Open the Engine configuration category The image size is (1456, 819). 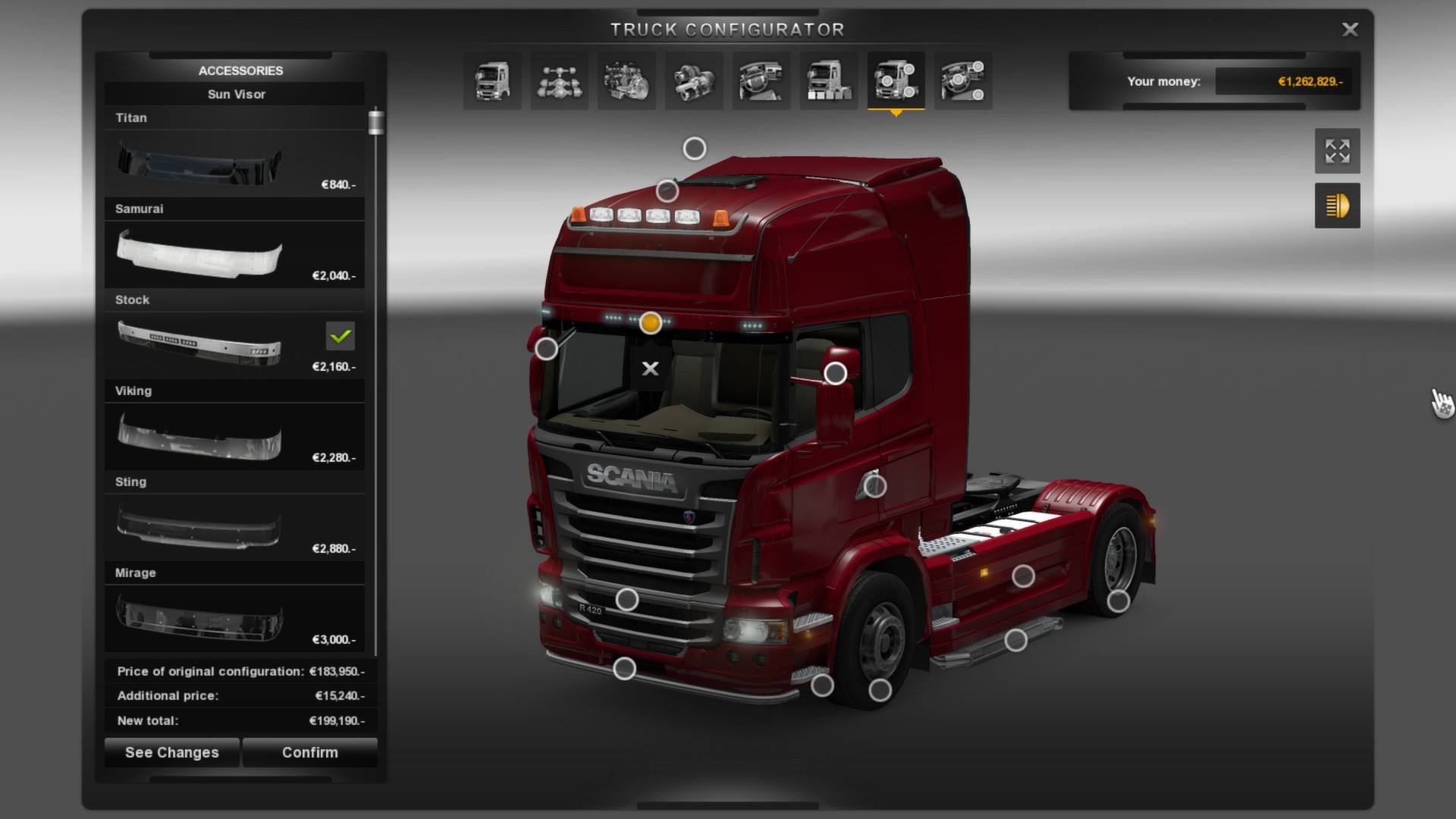(626, 81)
